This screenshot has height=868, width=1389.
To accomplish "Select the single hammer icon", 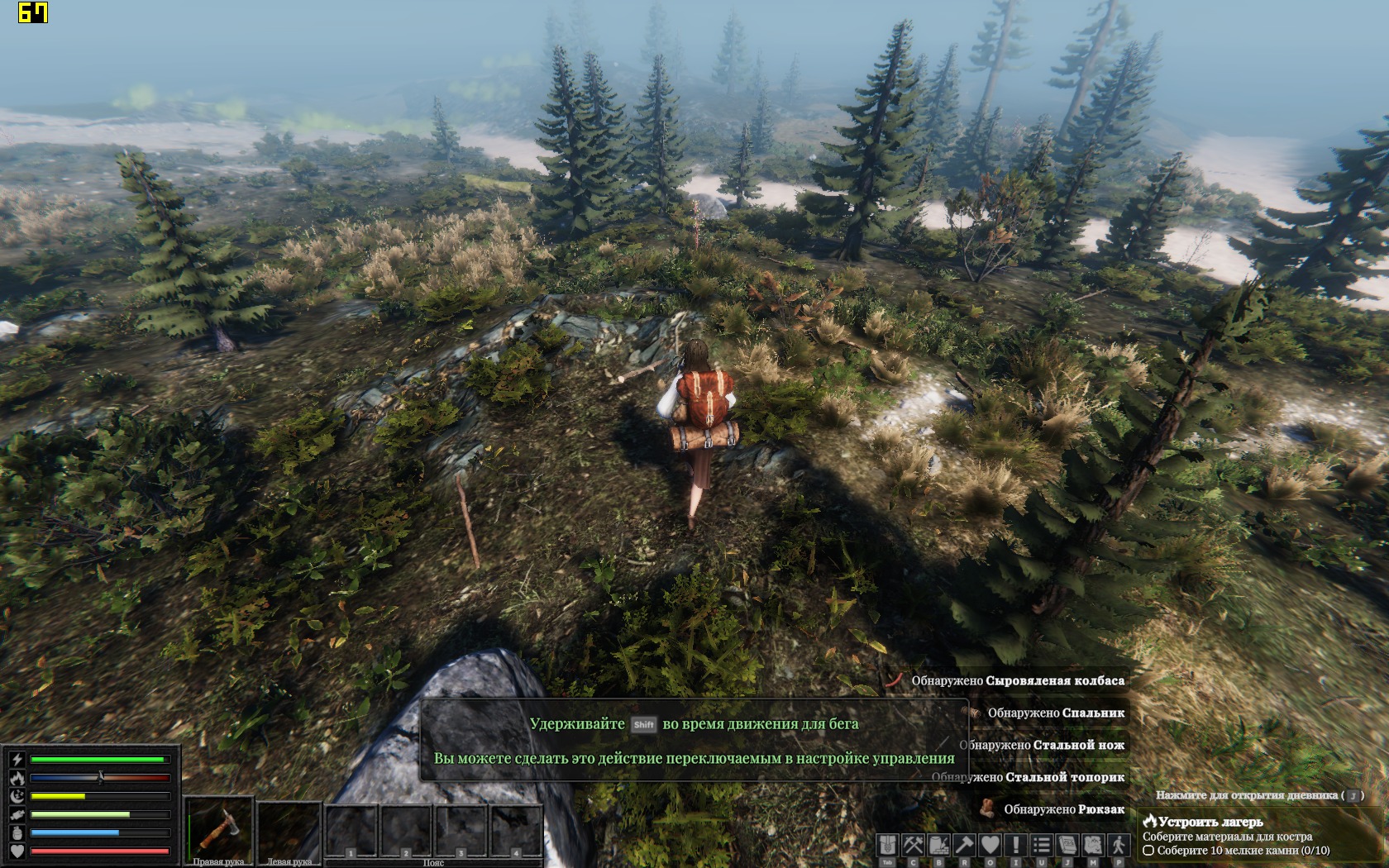I will coord(964,845).
